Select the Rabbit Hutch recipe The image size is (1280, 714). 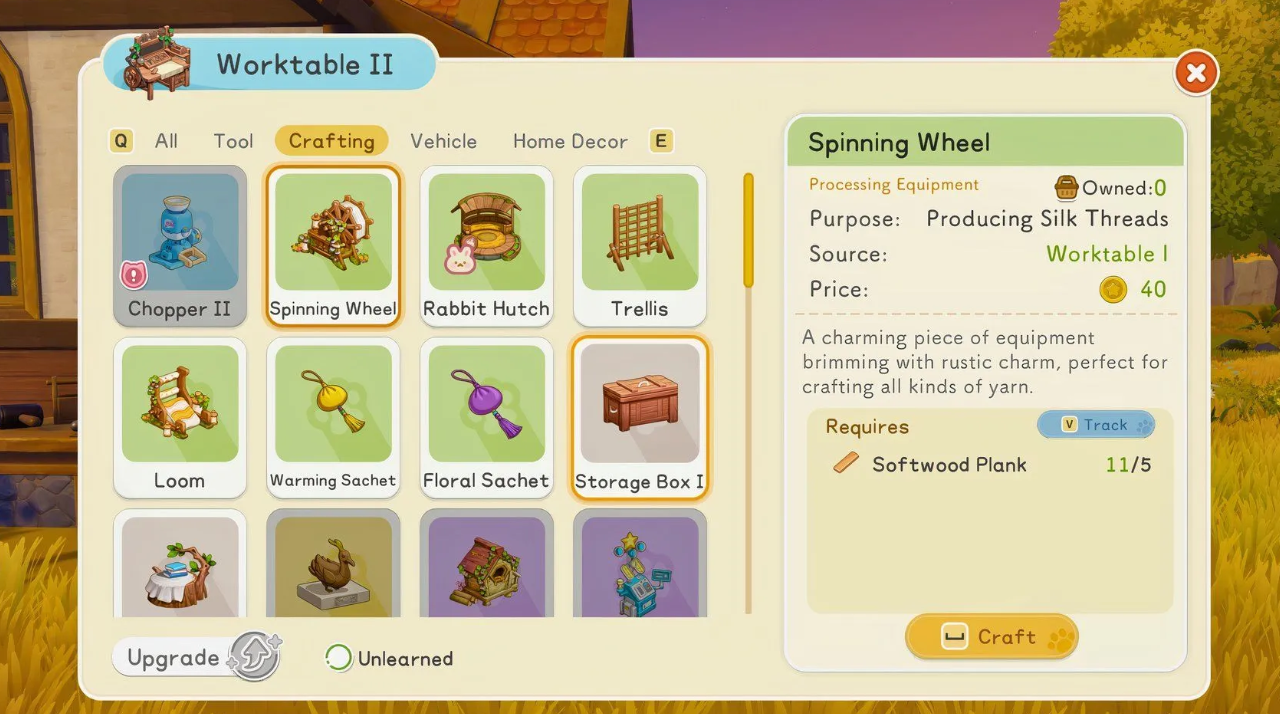pyautogui.click(x=486, y=245)
